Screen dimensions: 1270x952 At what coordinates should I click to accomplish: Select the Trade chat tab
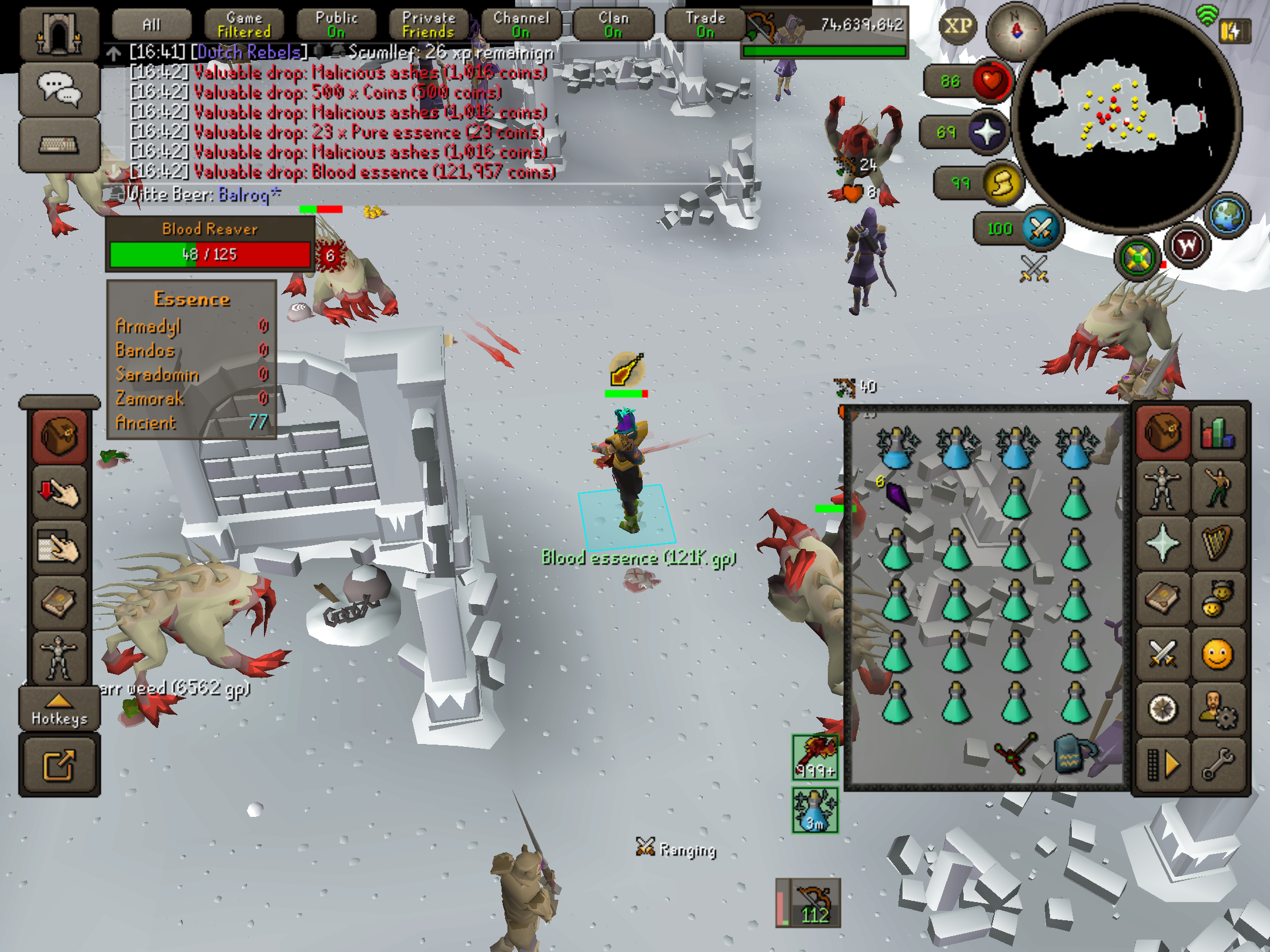[705, 25]
